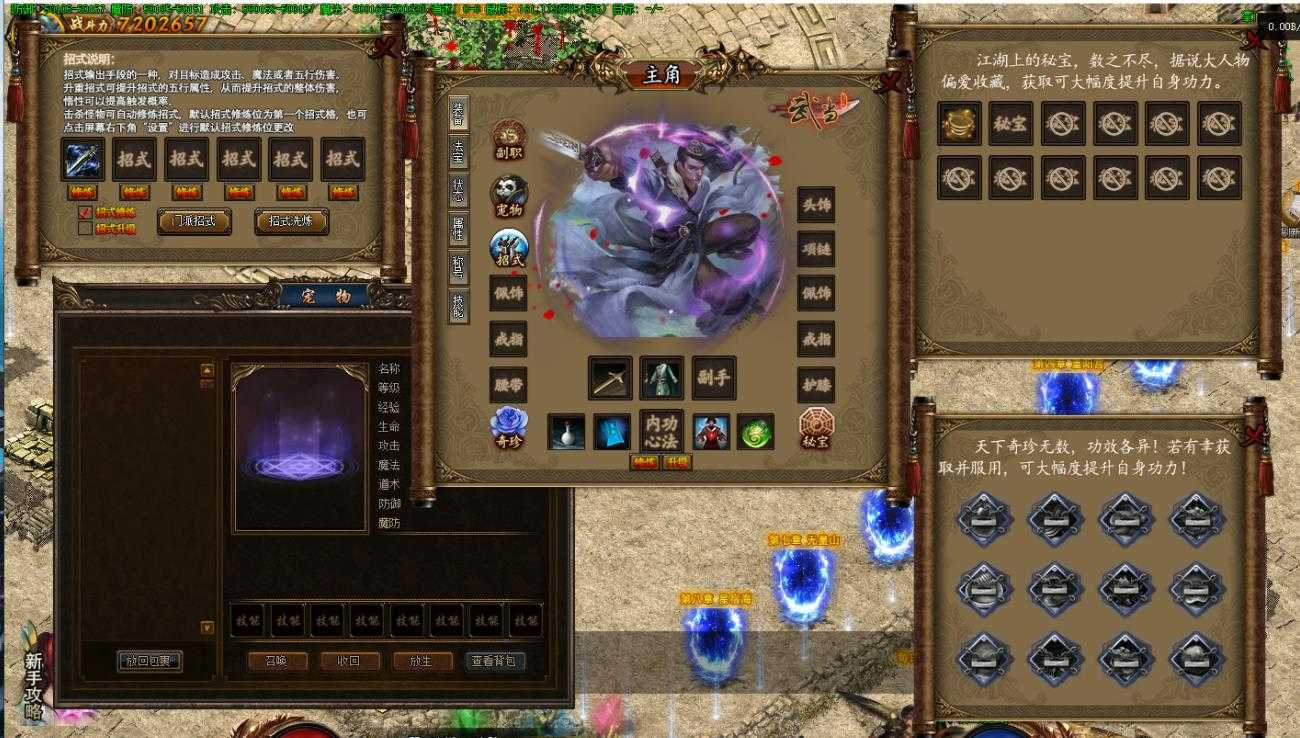This screenshot has height=738, width=1300.
Task: Uncheck the 招式修炼 checkbox
Action: (85, 211)
